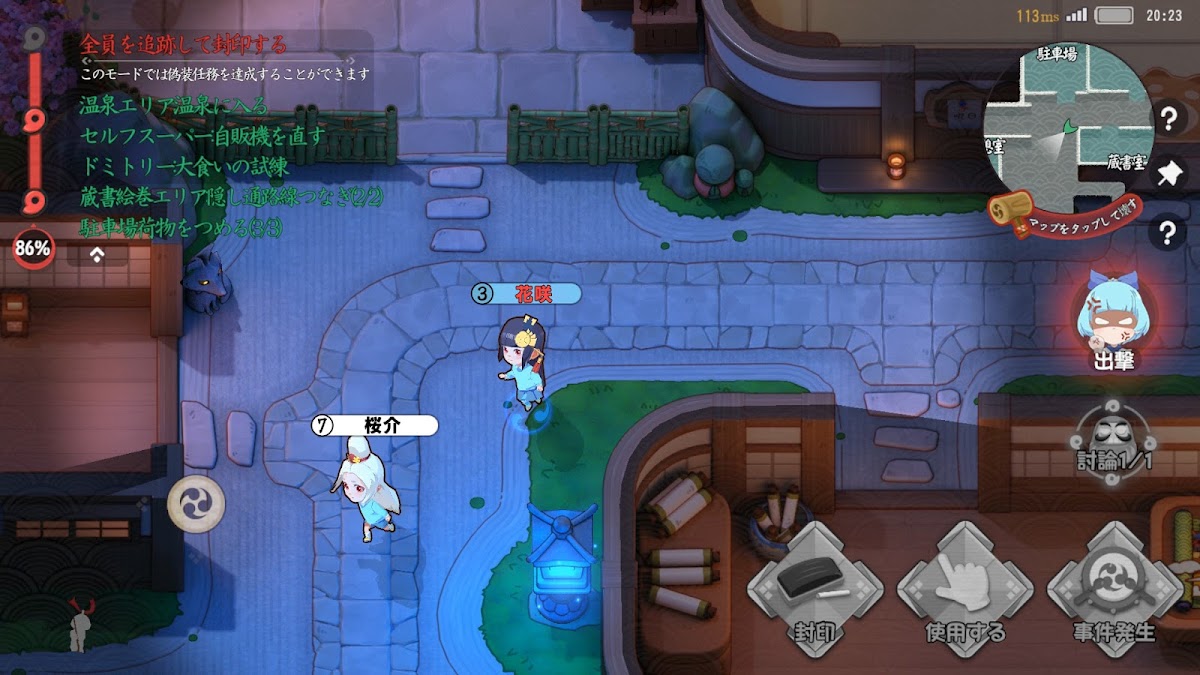Activate the 出撃 character portrait button
This screenshot has height=675, width=1200.
pos(1112,322)
